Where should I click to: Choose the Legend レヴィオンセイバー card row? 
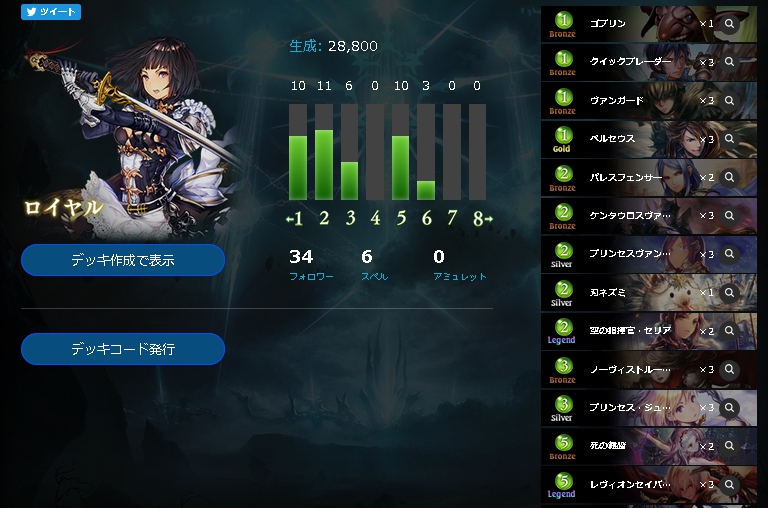[x=630, y=484]
